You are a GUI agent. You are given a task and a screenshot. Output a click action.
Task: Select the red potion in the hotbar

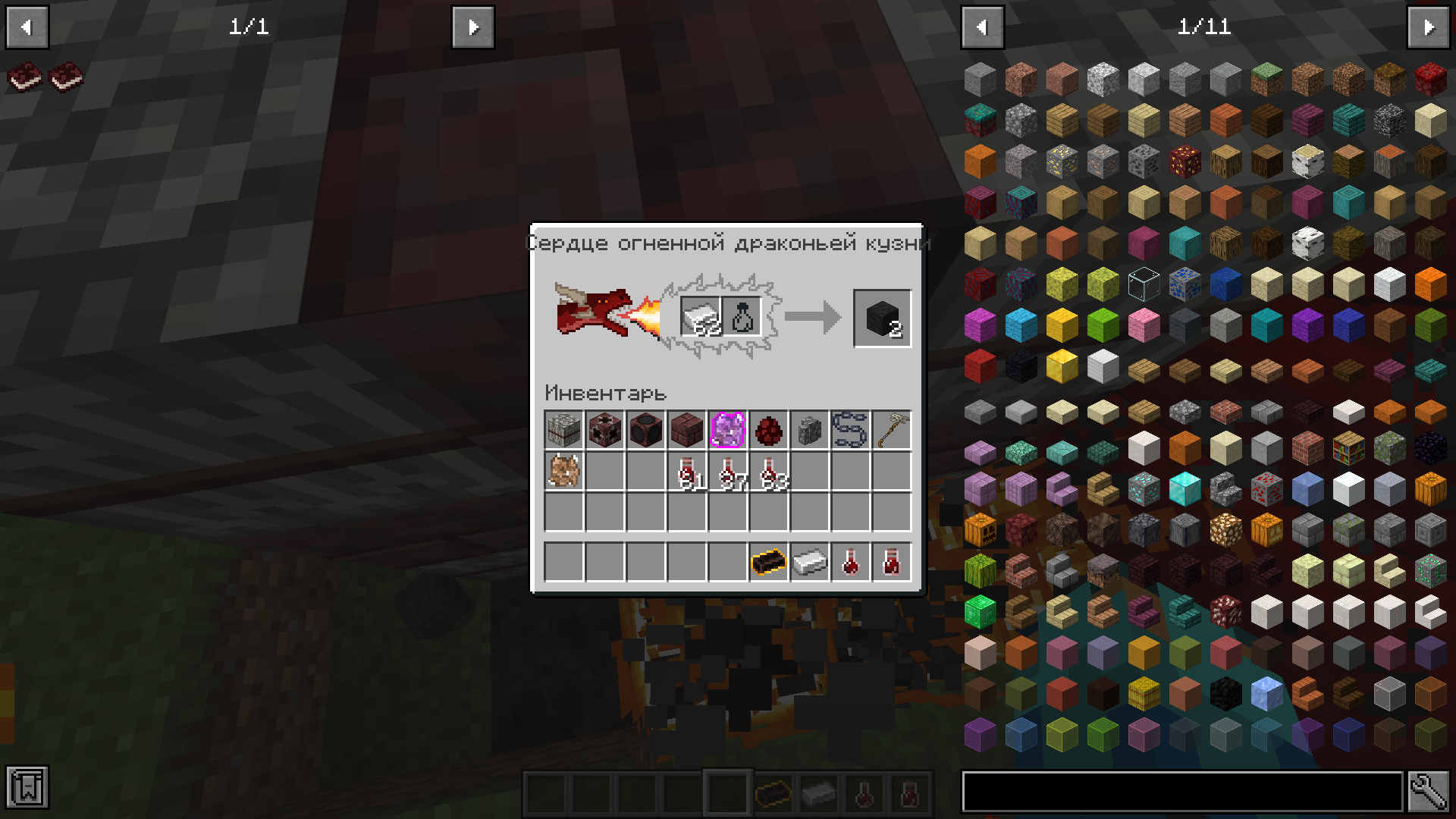(851, 563)
